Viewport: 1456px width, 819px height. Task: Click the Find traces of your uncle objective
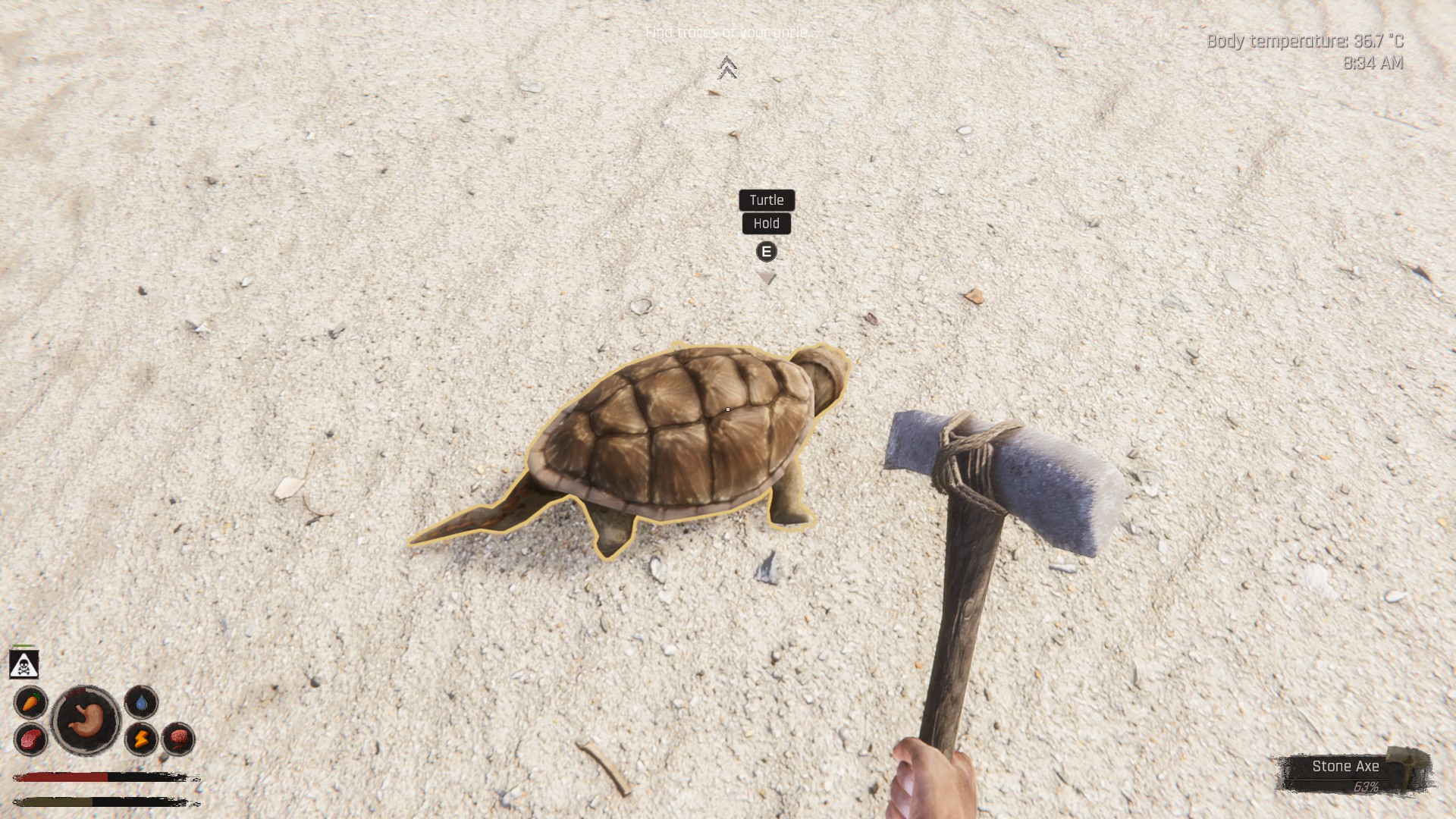tap(727, 33)
